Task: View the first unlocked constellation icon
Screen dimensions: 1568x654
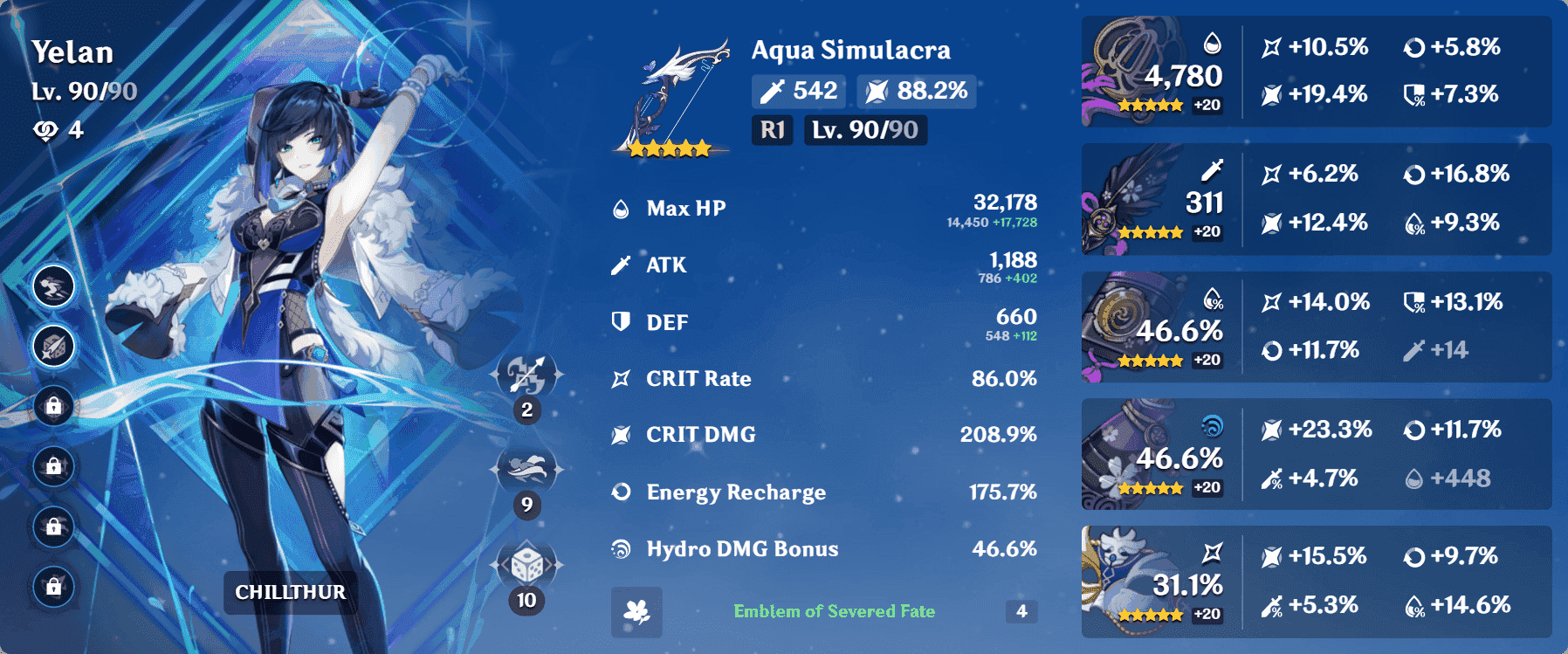Action: pyautogui.click(x=53, y=286)
